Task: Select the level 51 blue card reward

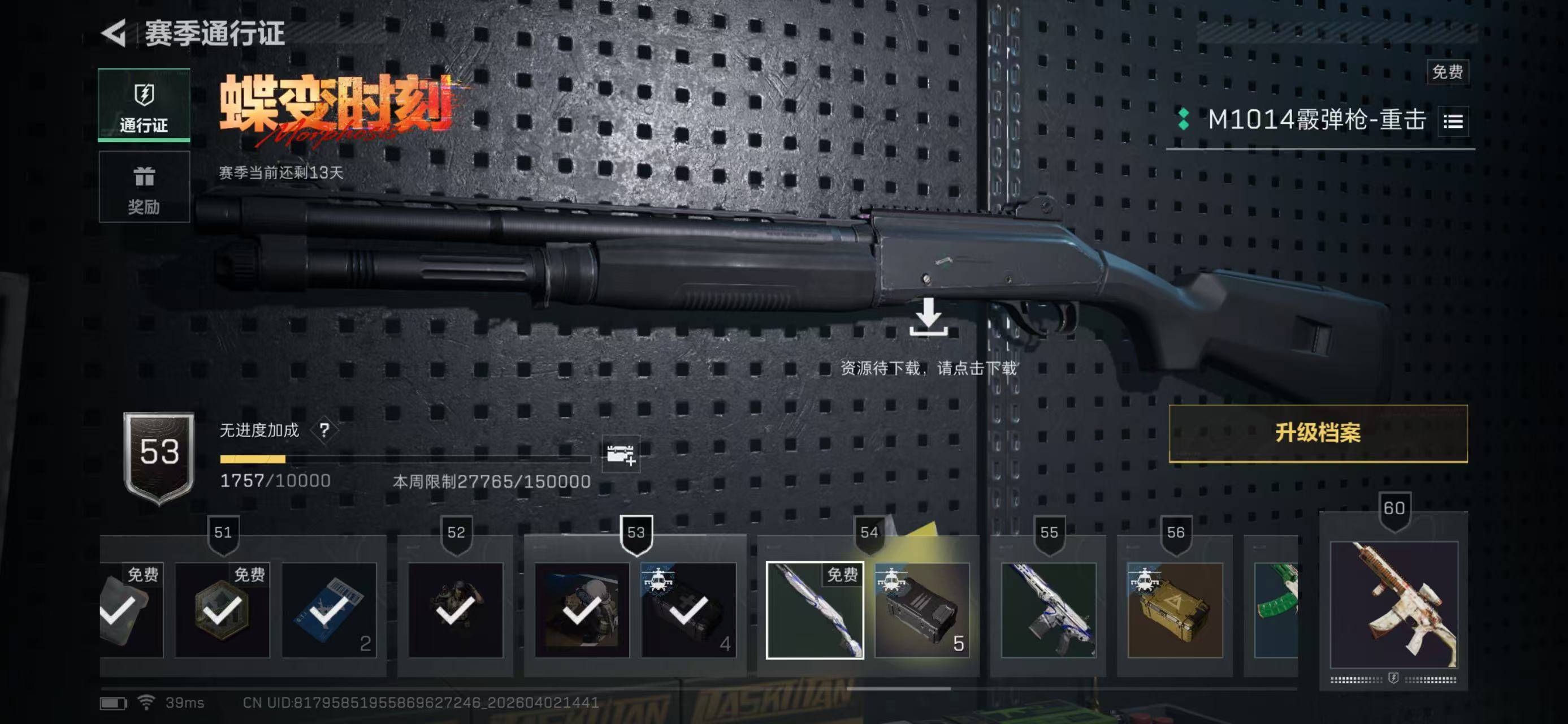Action: coord(329,610)
